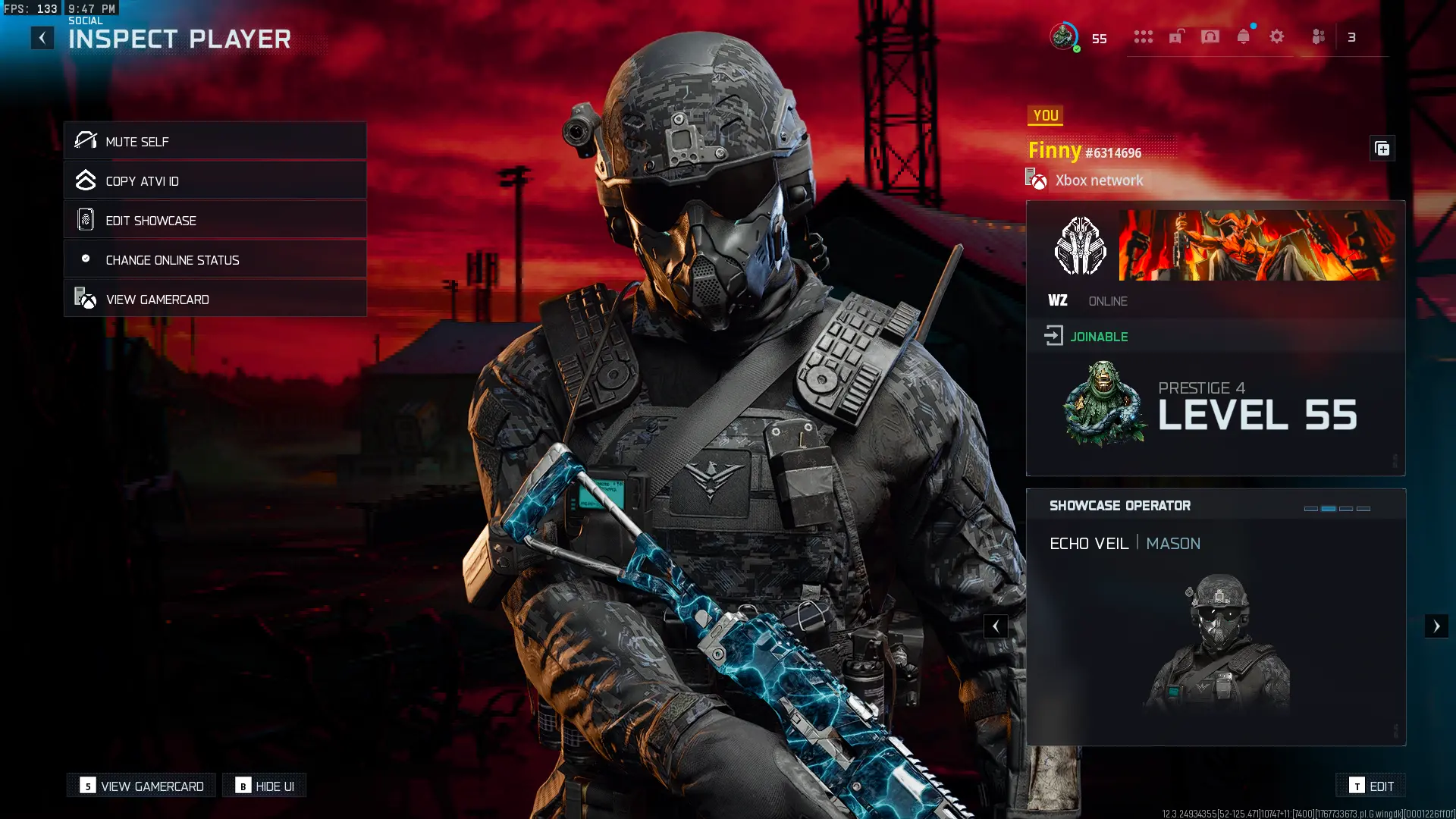Open the notifications bell with the blue dot

pyautogui.click(x=1243, y=36)
